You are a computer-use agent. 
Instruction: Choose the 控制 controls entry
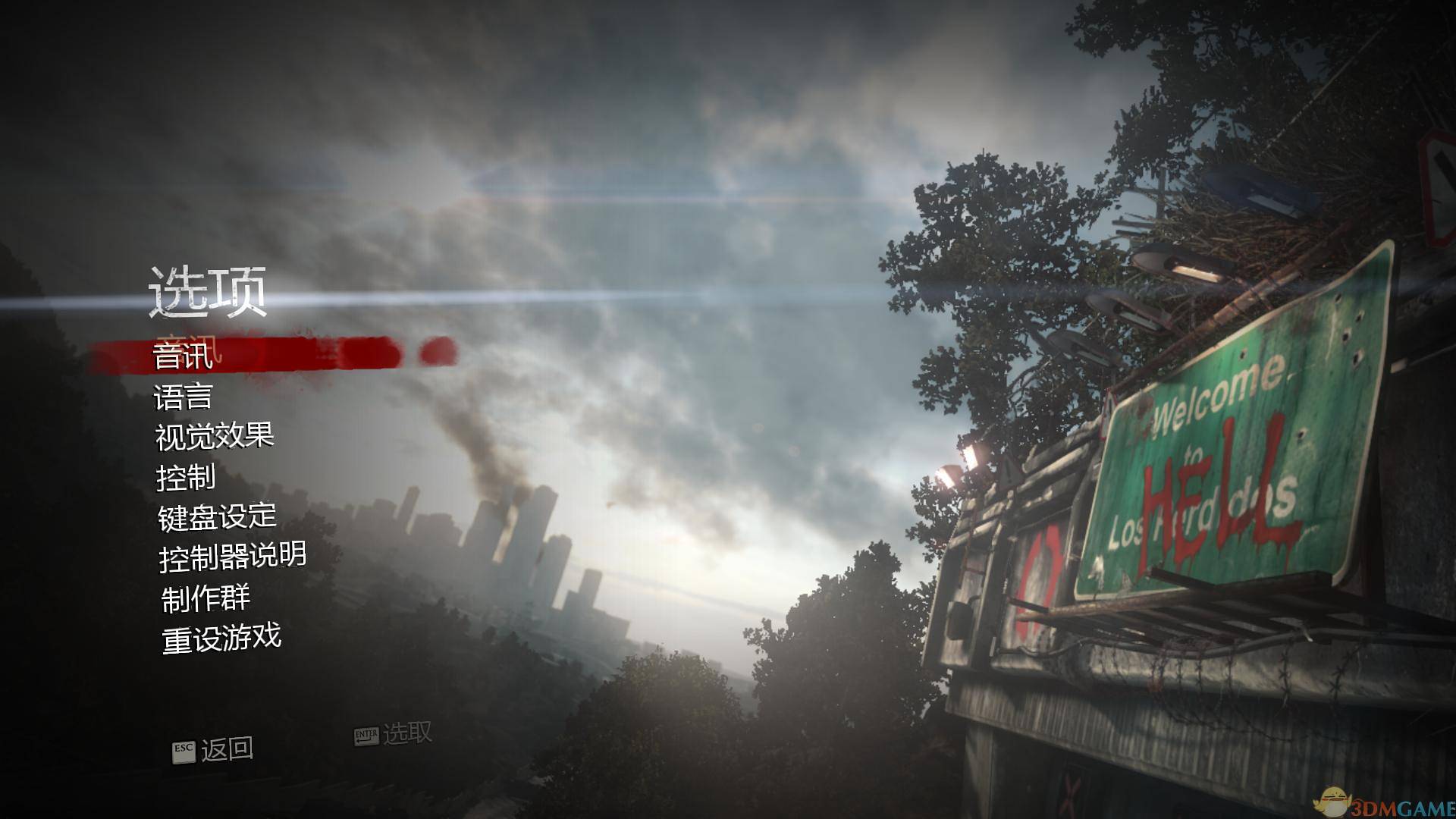(186, 477)
